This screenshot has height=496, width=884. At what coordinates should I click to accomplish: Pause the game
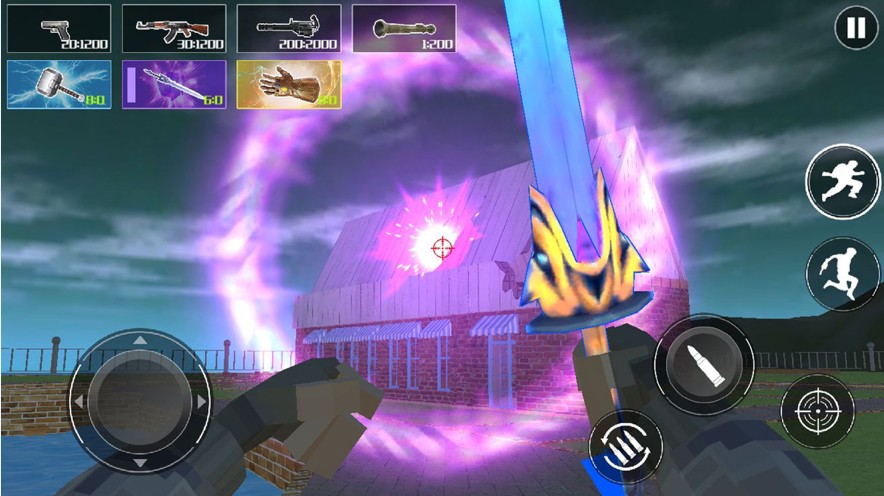click(x=856, y=29)
